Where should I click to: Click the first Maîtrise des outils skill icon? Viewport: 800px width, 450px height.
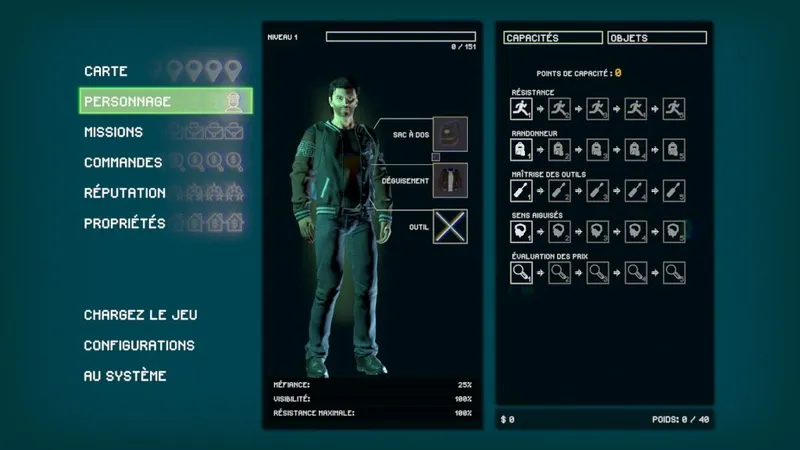(521, 190)
